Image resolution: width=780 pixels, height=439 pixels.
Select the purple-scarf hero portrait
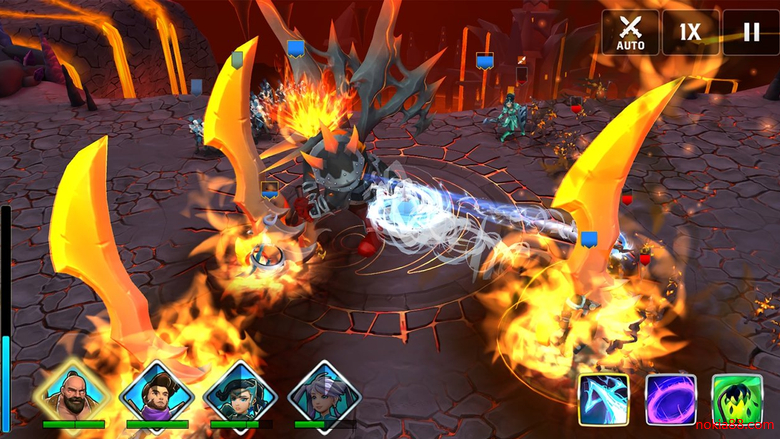point(156,394)
